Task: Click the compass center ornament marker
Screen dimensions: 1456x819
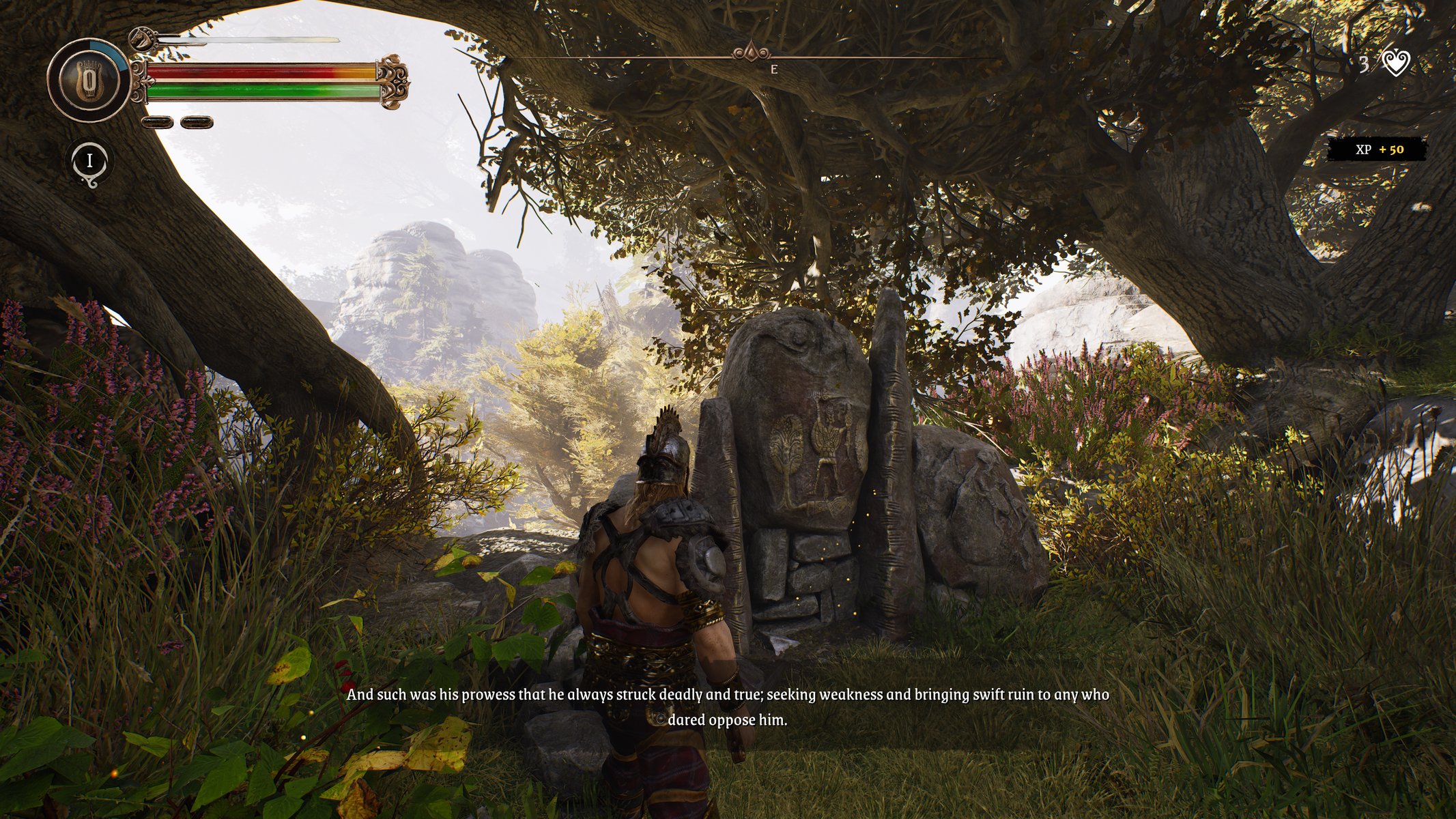Action: point(751,52)
